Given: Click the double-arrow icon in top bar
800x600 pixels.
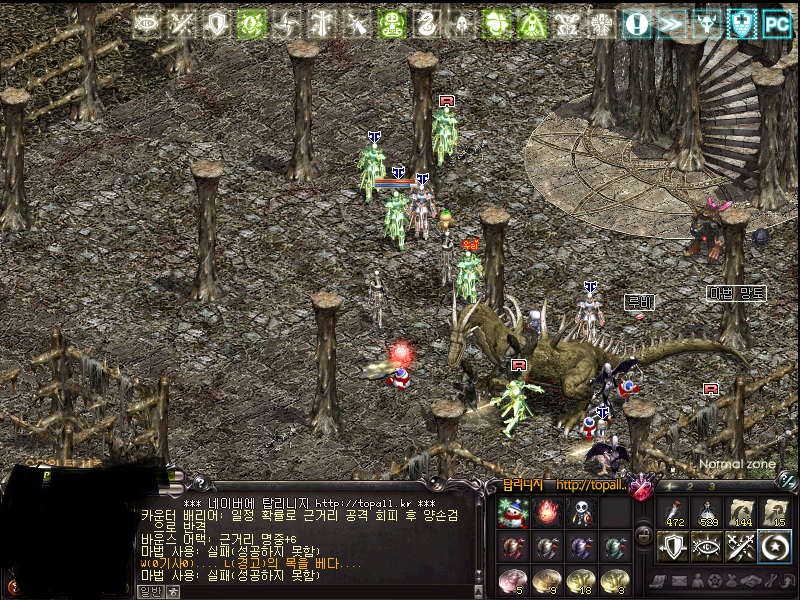Looking at the screenshot, I should coord(671,23).
